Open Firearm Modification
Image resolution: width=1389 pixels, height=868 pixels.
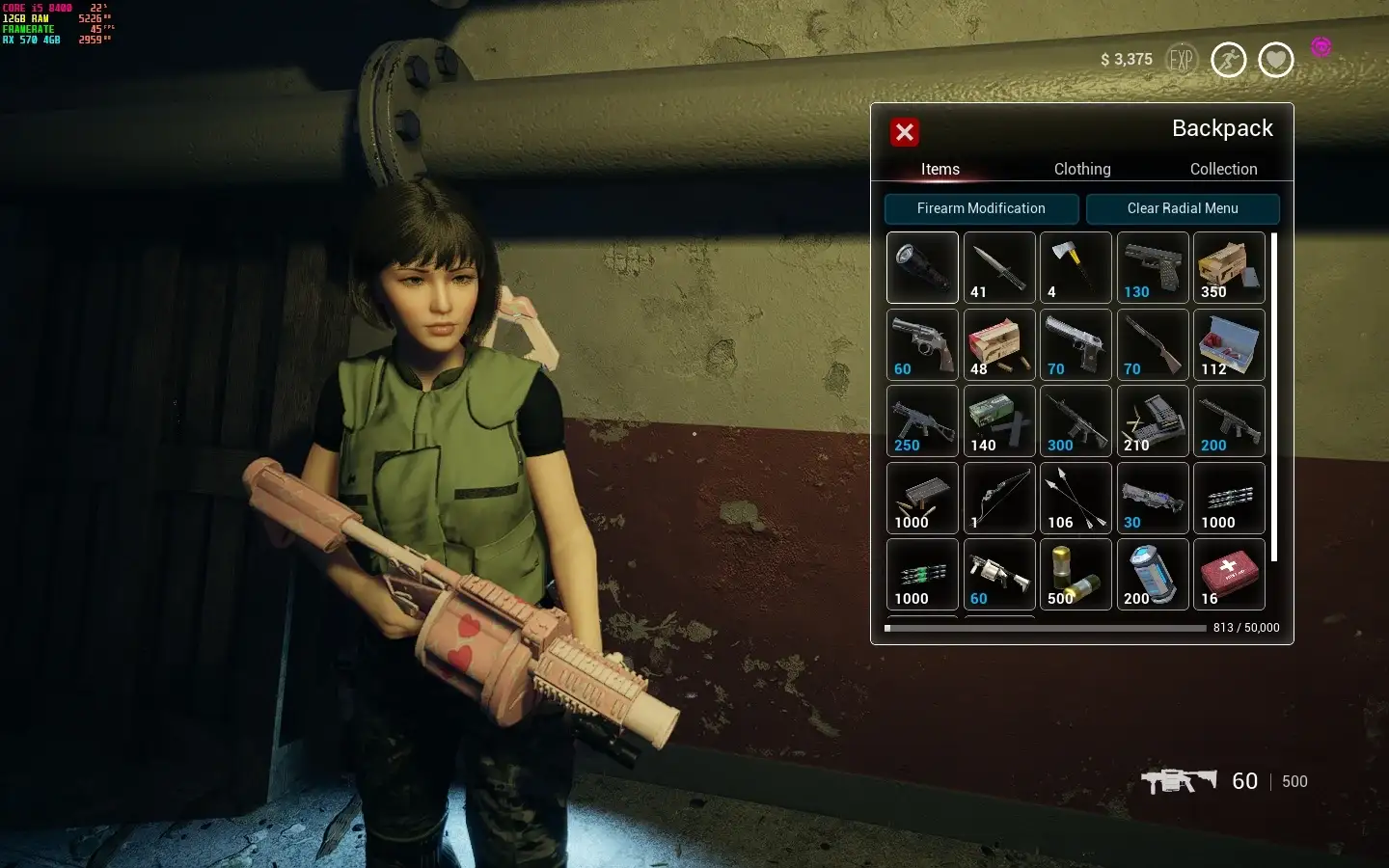[981, 208]
